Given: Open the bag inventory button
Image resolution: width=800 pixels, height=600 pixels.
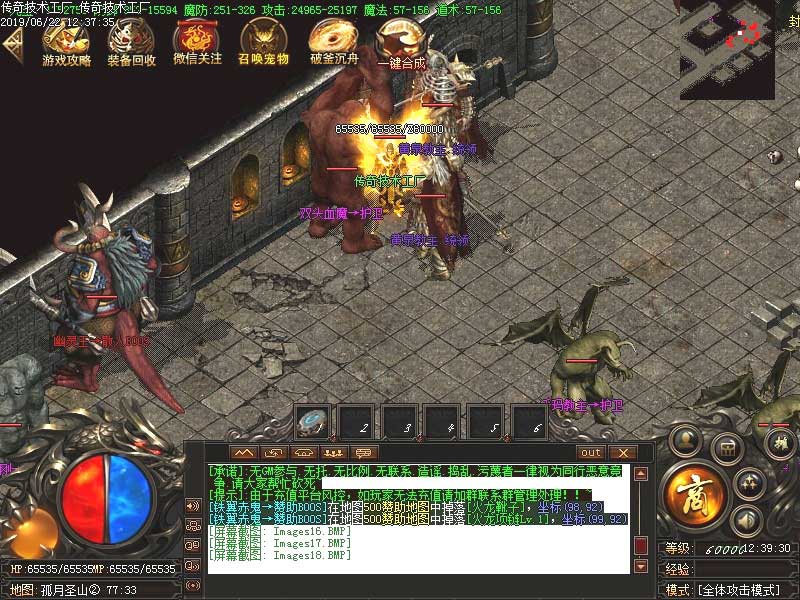Looking at the screenshot, I should pos(725,447).
